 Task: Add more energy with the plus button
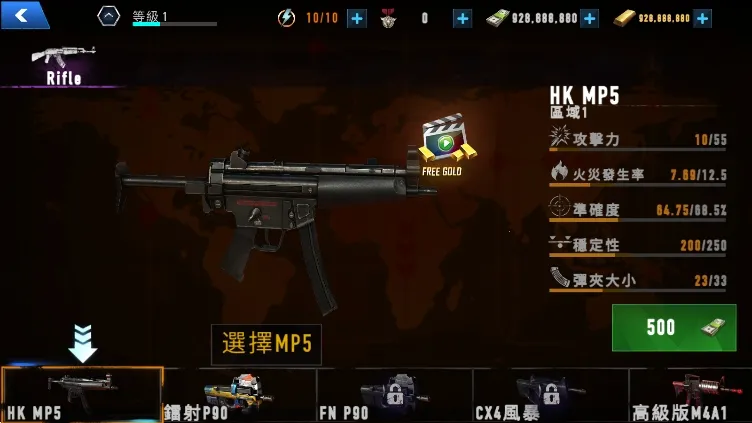pos(357,18)
